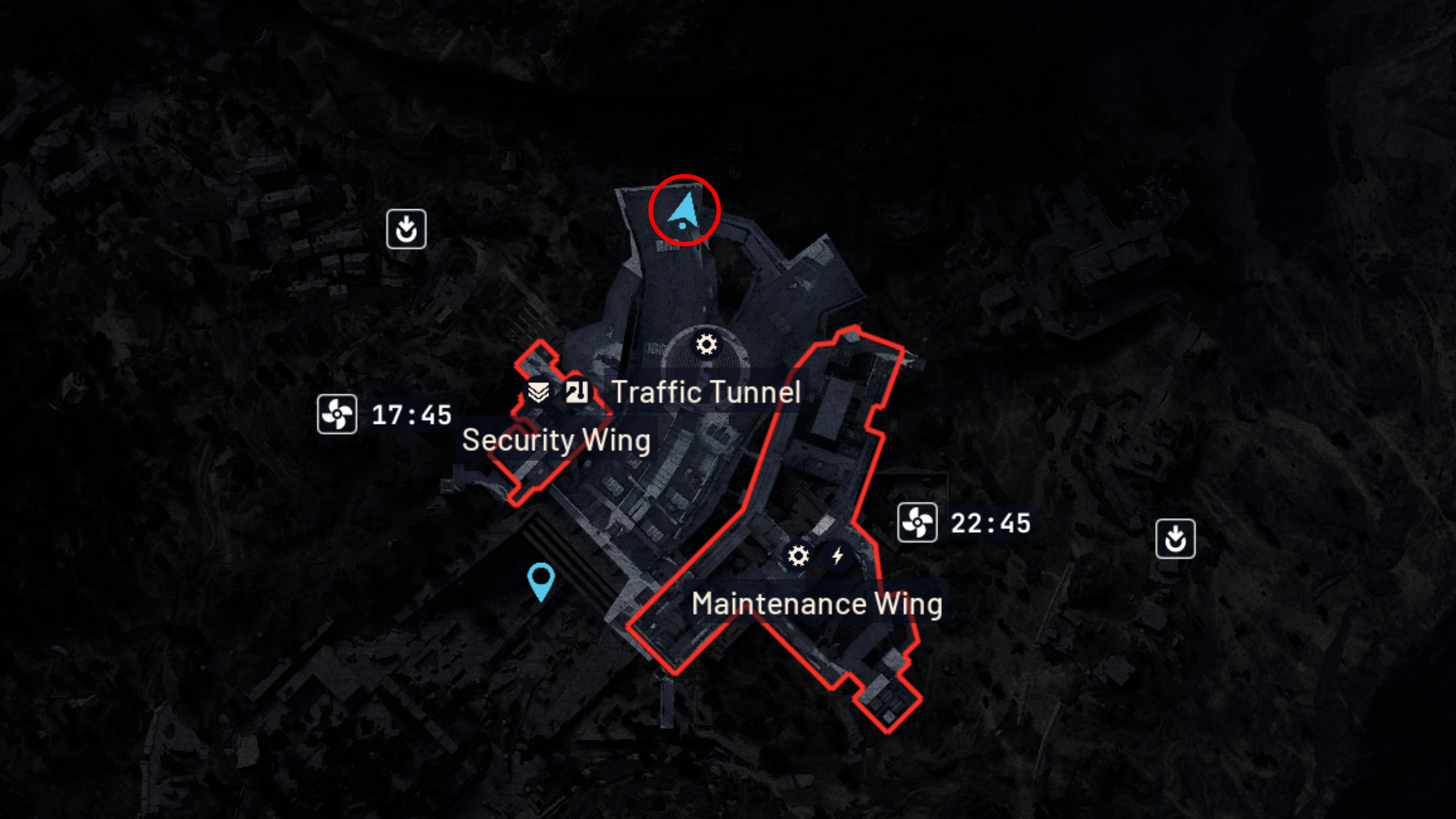This screenshot has width=1456, height=819.
Task: Click the ventilation fan icon showing 17:45
Action: coord(337,415)
